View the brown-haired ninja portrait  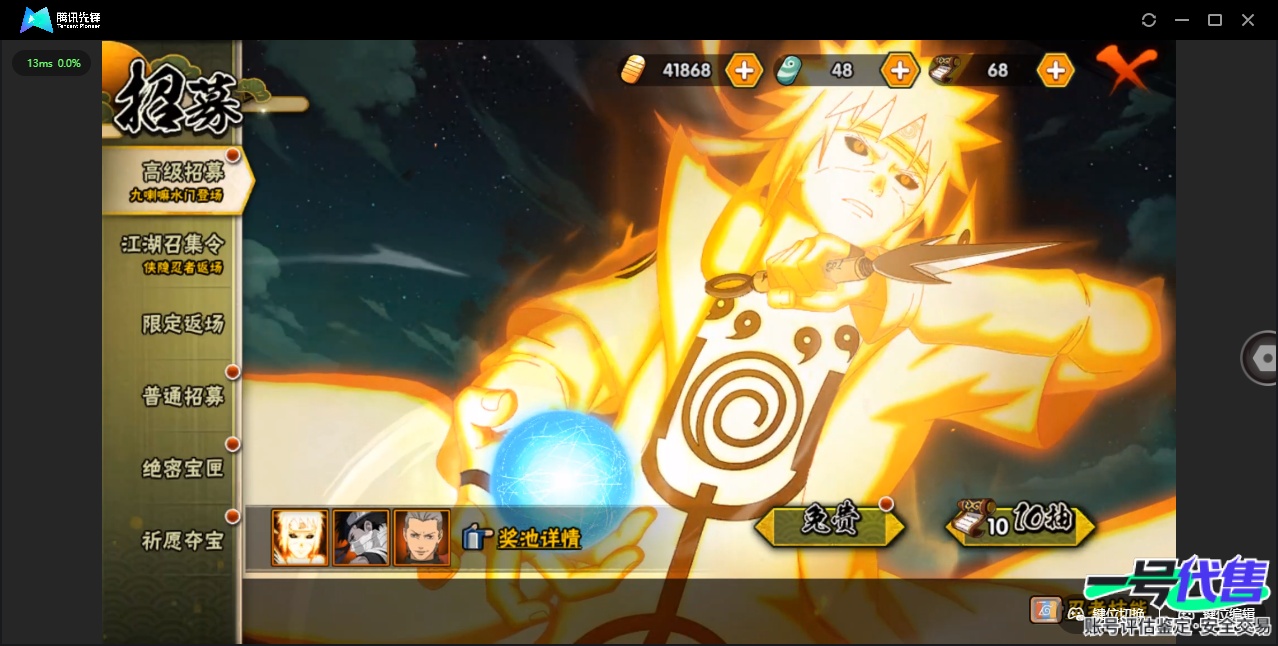[421, 538]
